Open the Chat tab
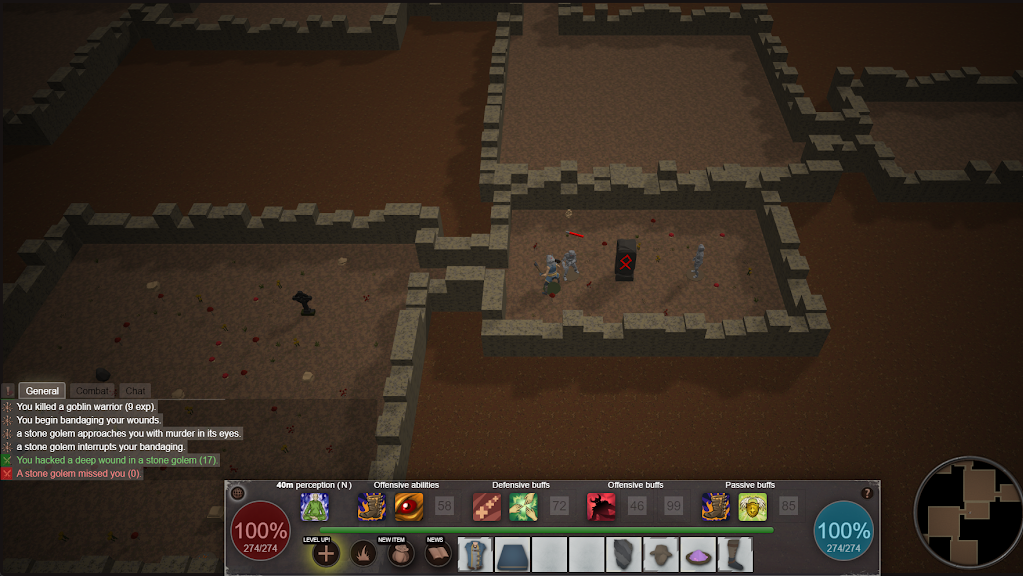This screenshot has width=1023, height=576. 135,391
